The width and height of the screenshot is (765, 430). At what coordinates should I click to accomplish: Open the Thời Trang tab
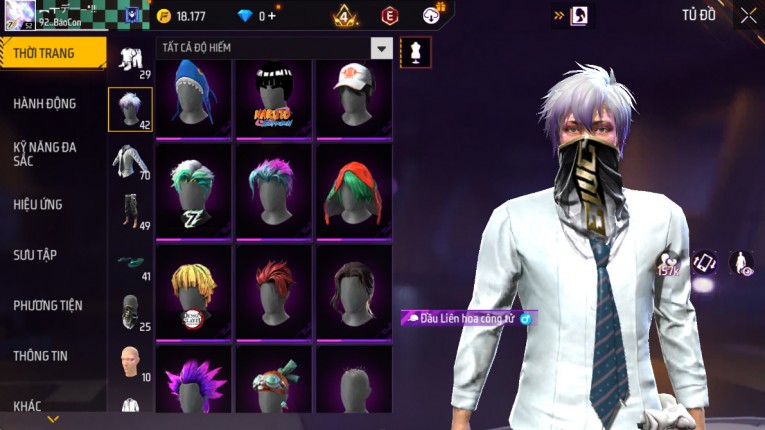pos(50,53)
